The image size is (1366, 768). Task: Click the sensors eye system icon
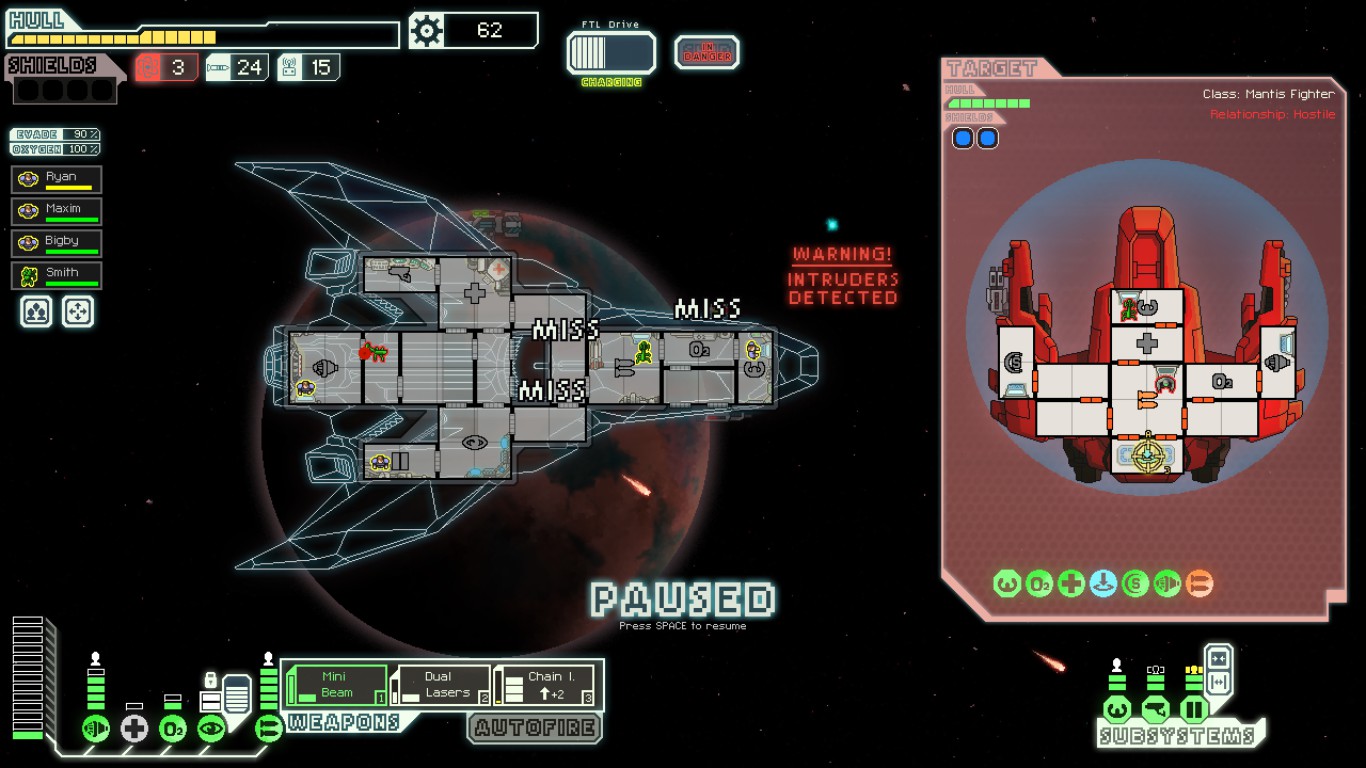(211, 728)
